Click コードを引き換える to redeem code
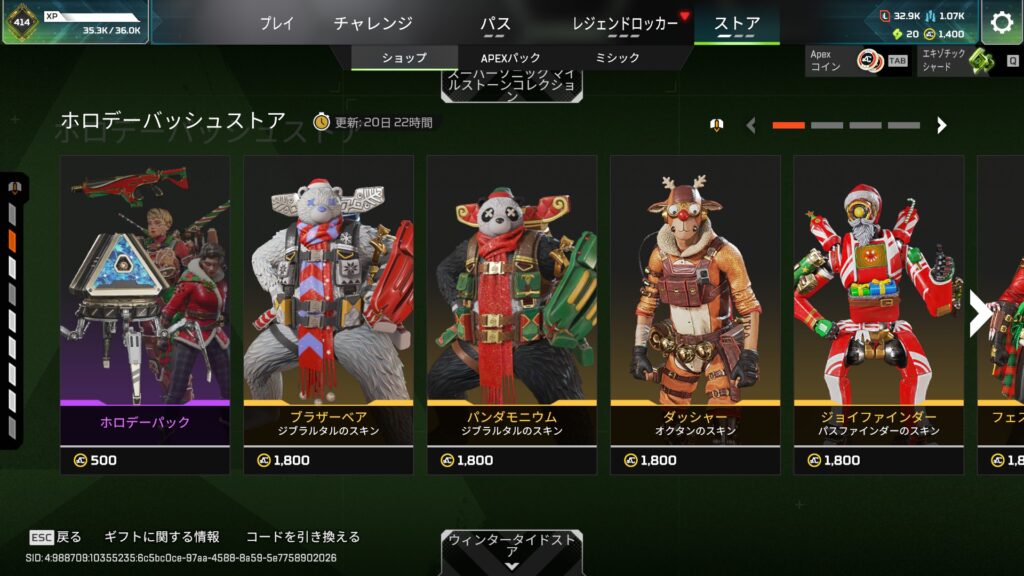 click(302, 537)
